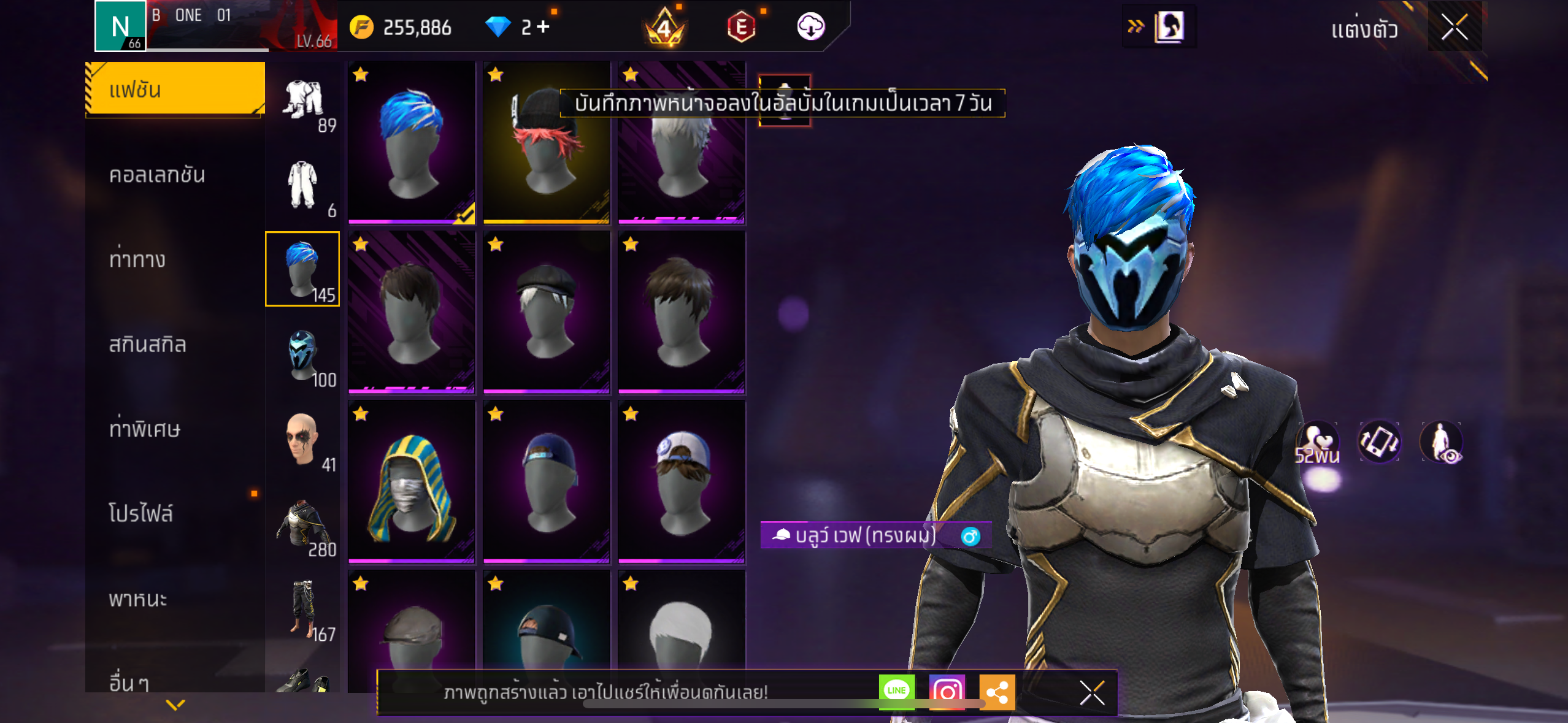Go to the พาหนะ vehicle tab
The width and height of the screenshot is (1568, 723).
138,599
